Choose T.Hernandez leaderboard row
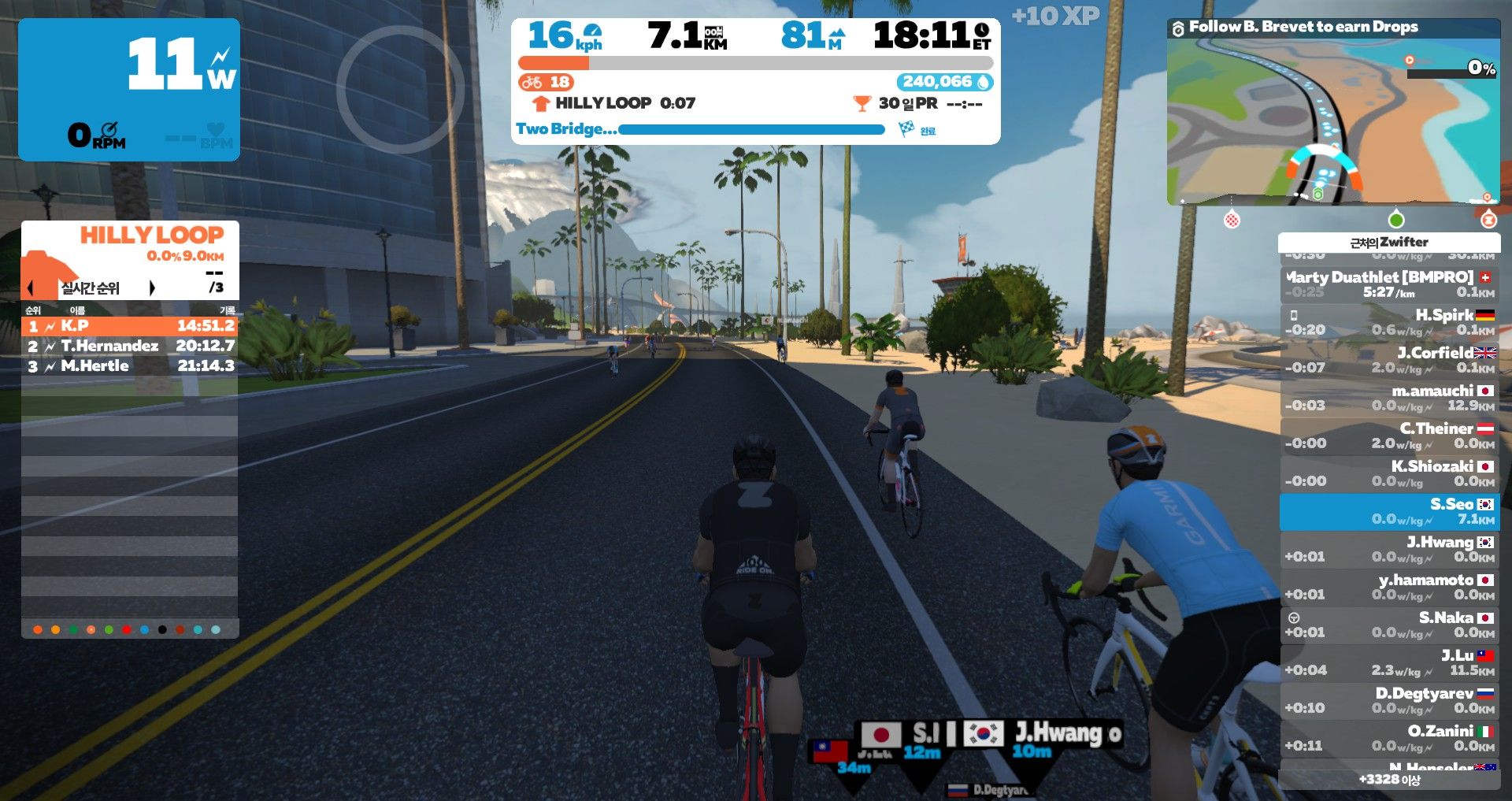This screenshot has width=1512, height=801. click(130, 346)
